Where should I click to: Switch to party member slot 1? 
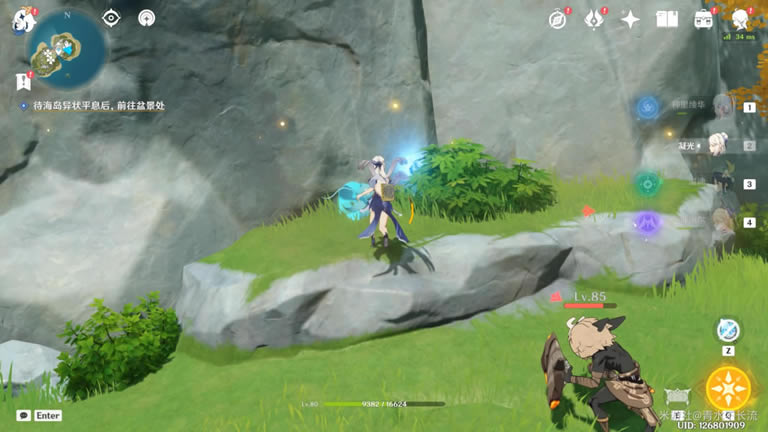(x=724, y=106)
